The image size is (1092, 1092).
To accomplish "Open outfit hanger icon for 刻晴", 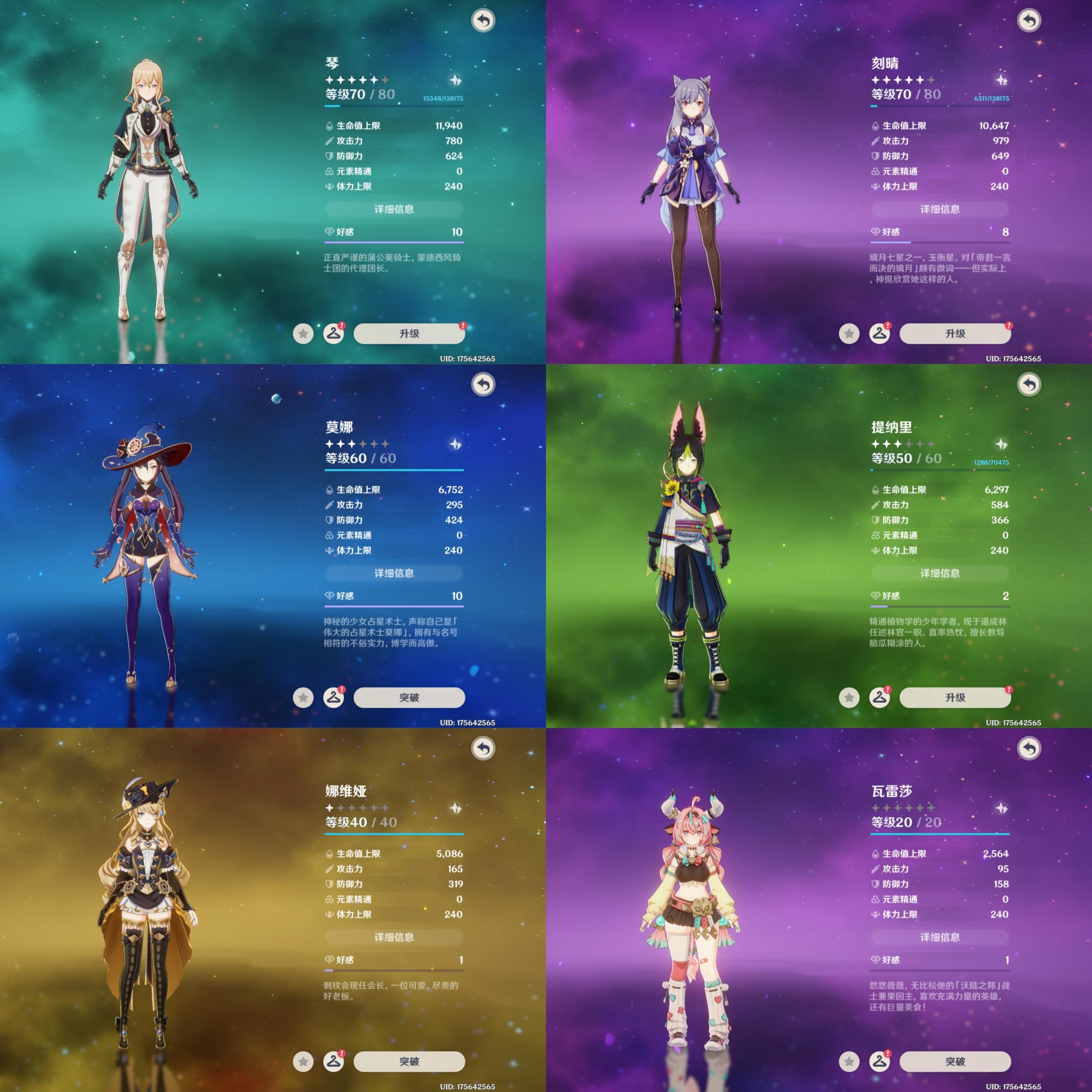I will (x=880, y=334).
